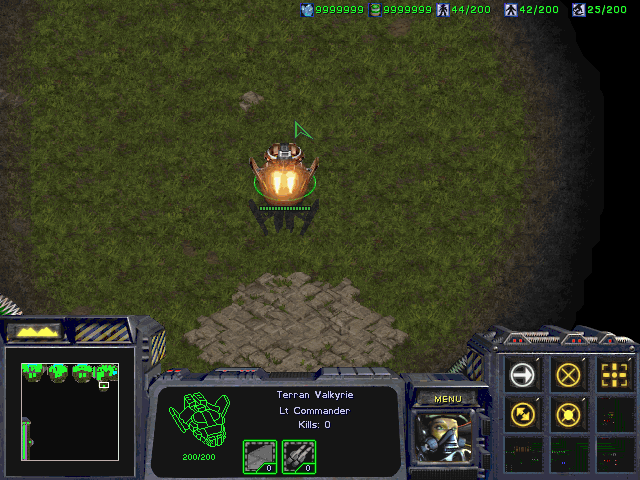Image resolution: width=640 pixels, height=480 pixels.
Task: Use the Hold Position command
Action: 569,412
